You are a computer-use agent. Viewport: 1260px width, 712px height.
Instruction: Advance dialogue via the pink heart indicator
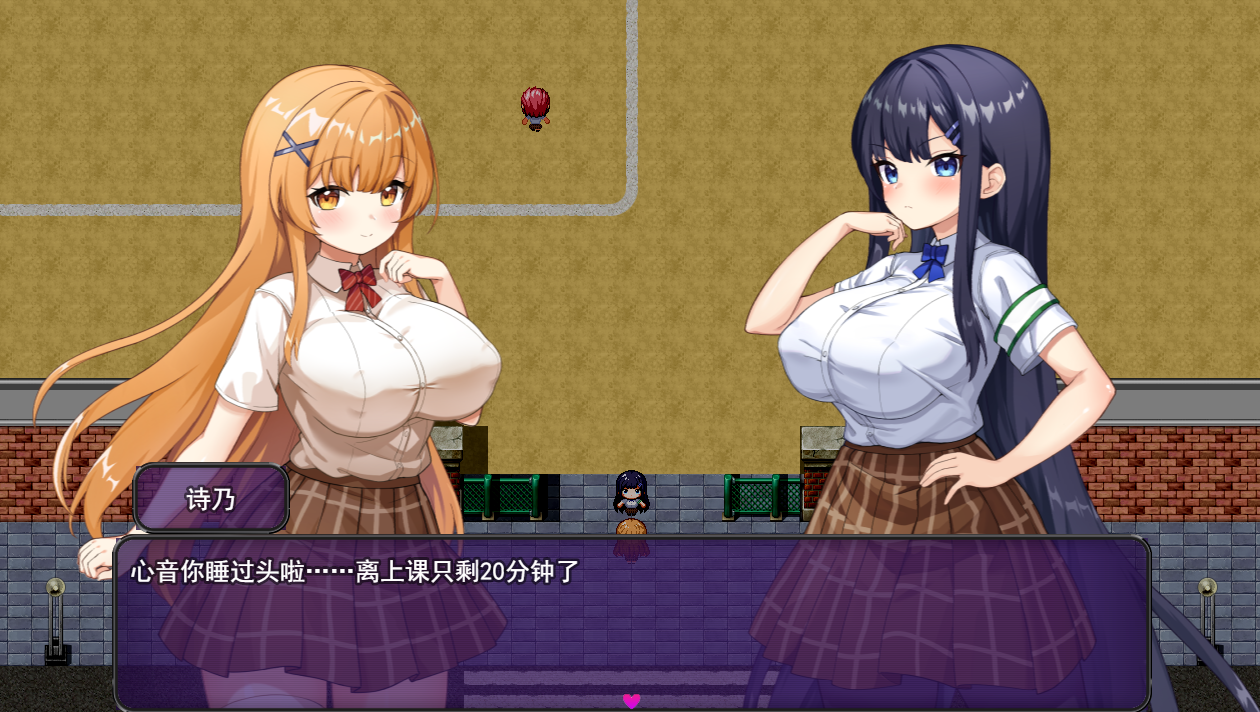click(x=631, y=701)
